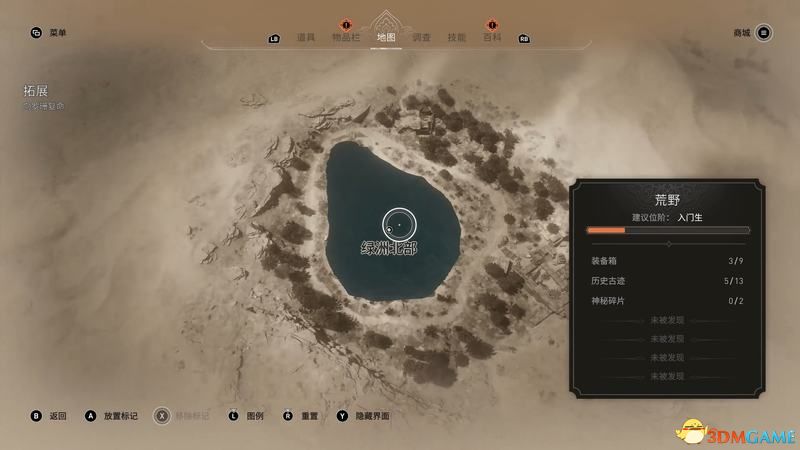The width and height of the screenshot is (800, 450).
Task: Open the 物品栏 (Inventory) tab
Action: [x=347, y=38]
